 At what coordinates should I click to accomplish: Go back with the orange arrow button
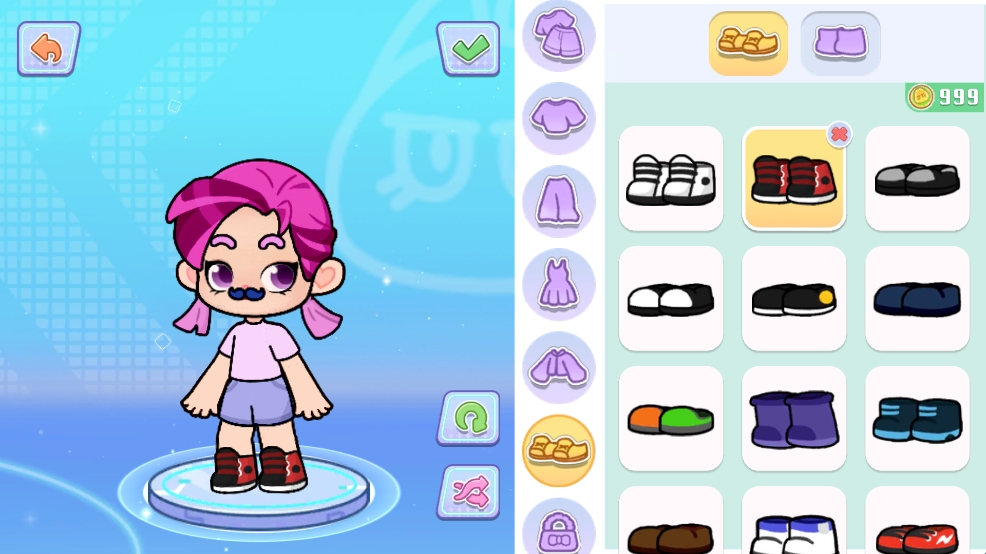click(x=48, y=48)
